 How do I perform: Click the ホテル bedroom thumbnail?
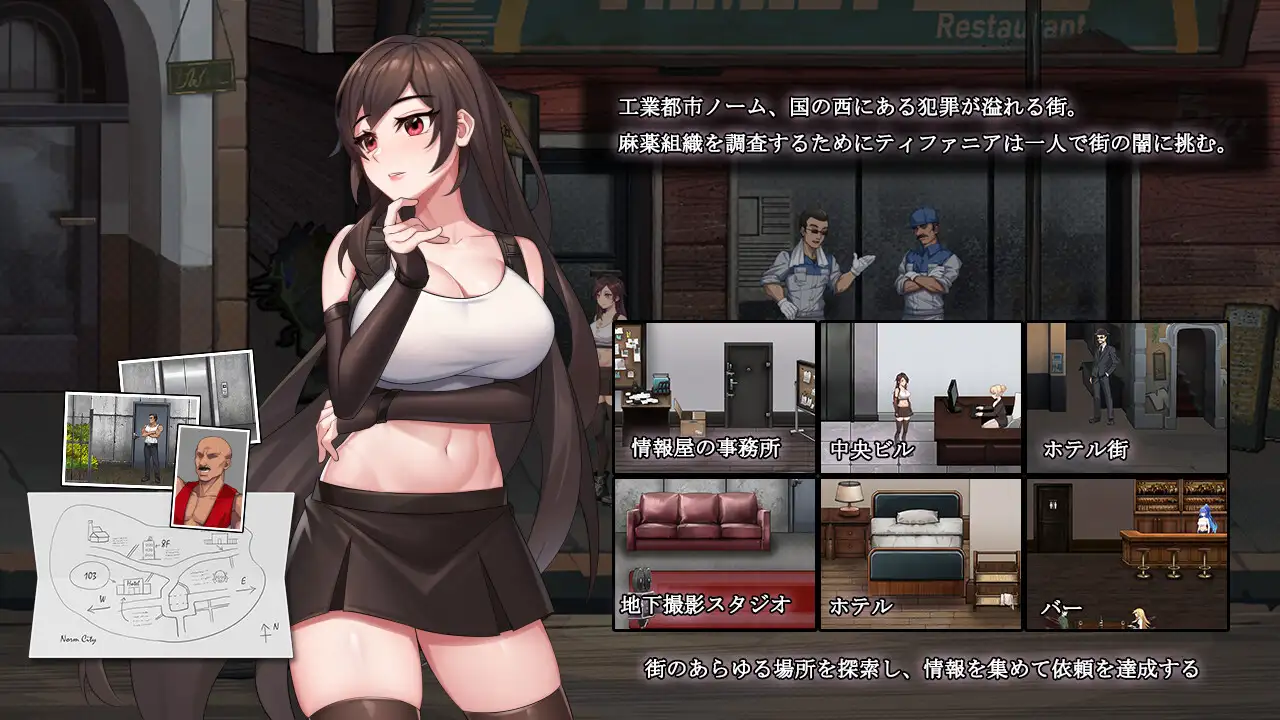tap(921, 553)
